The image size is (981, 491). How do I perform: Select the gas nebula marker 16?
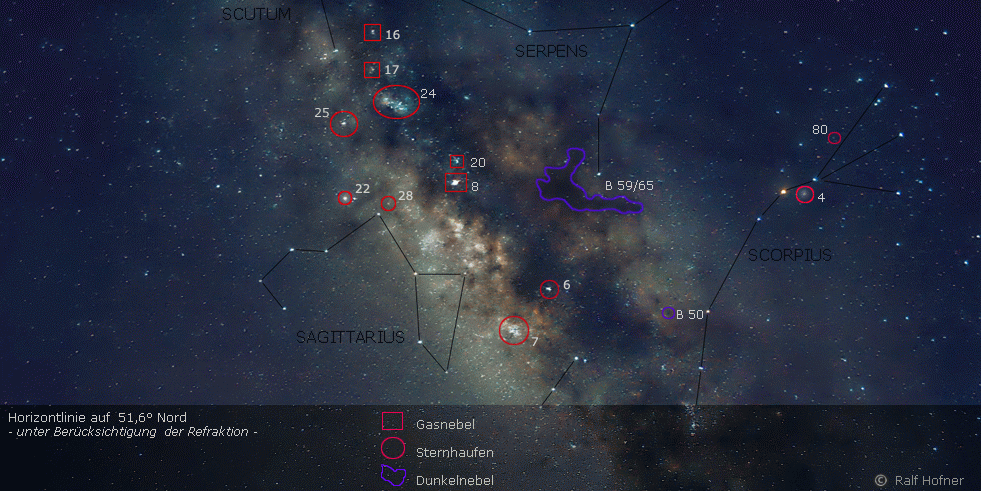(x=372, y=33)
